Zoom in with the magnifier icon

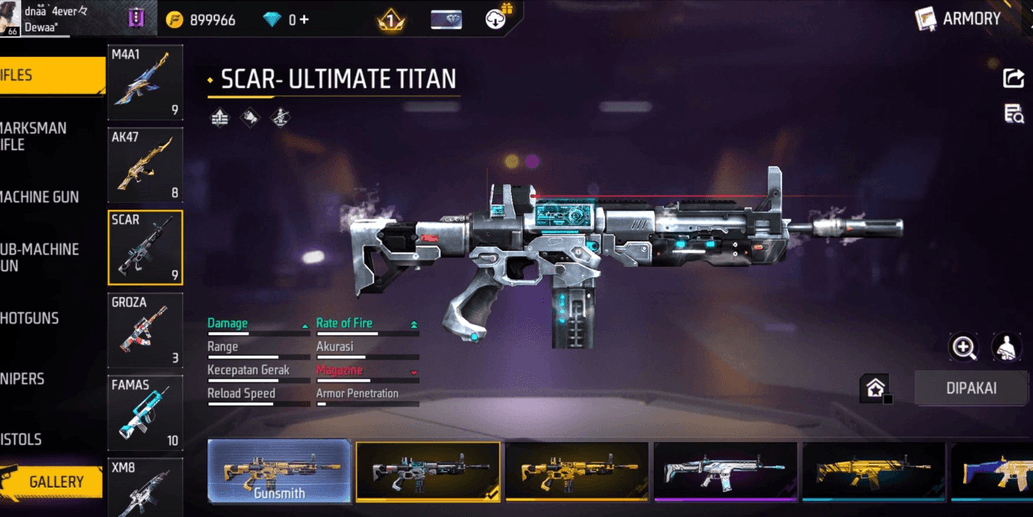click(x=964, y=347)
